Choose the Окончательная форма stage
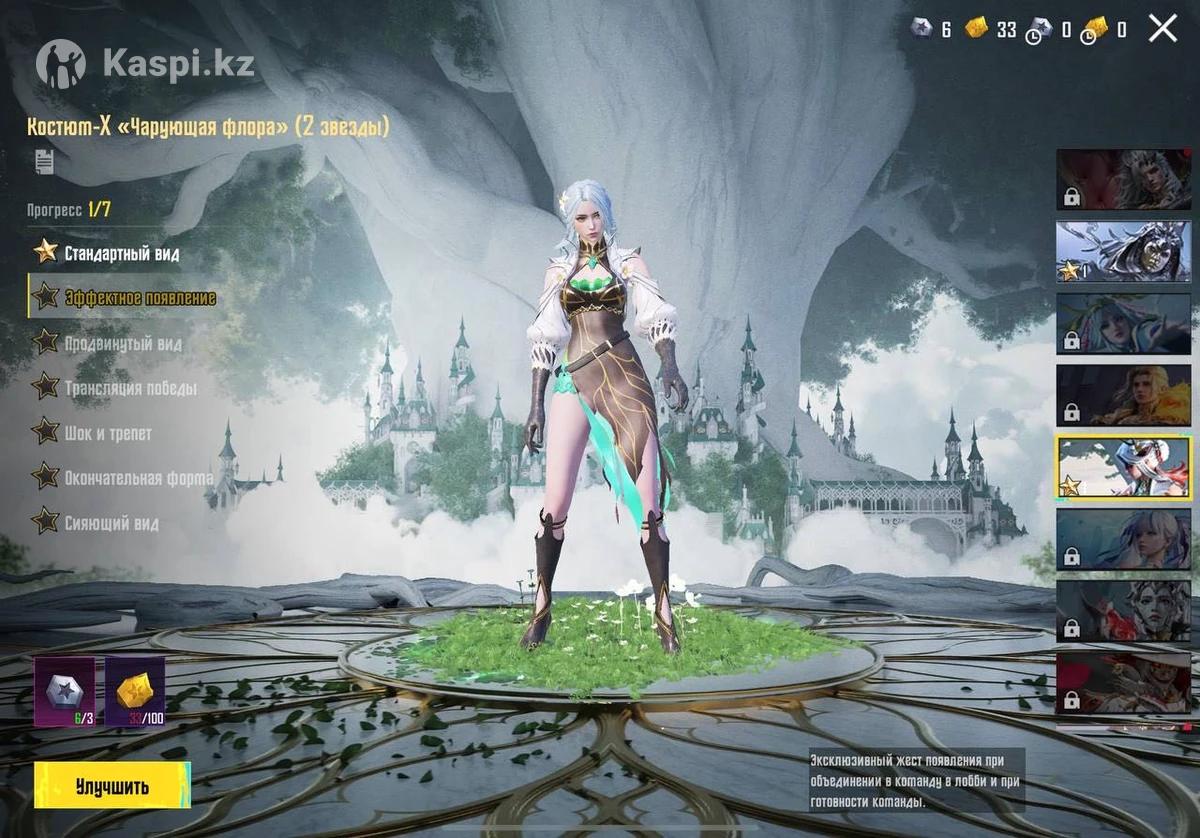This screenshot has height=838, width=1200. tap(138, 478)
